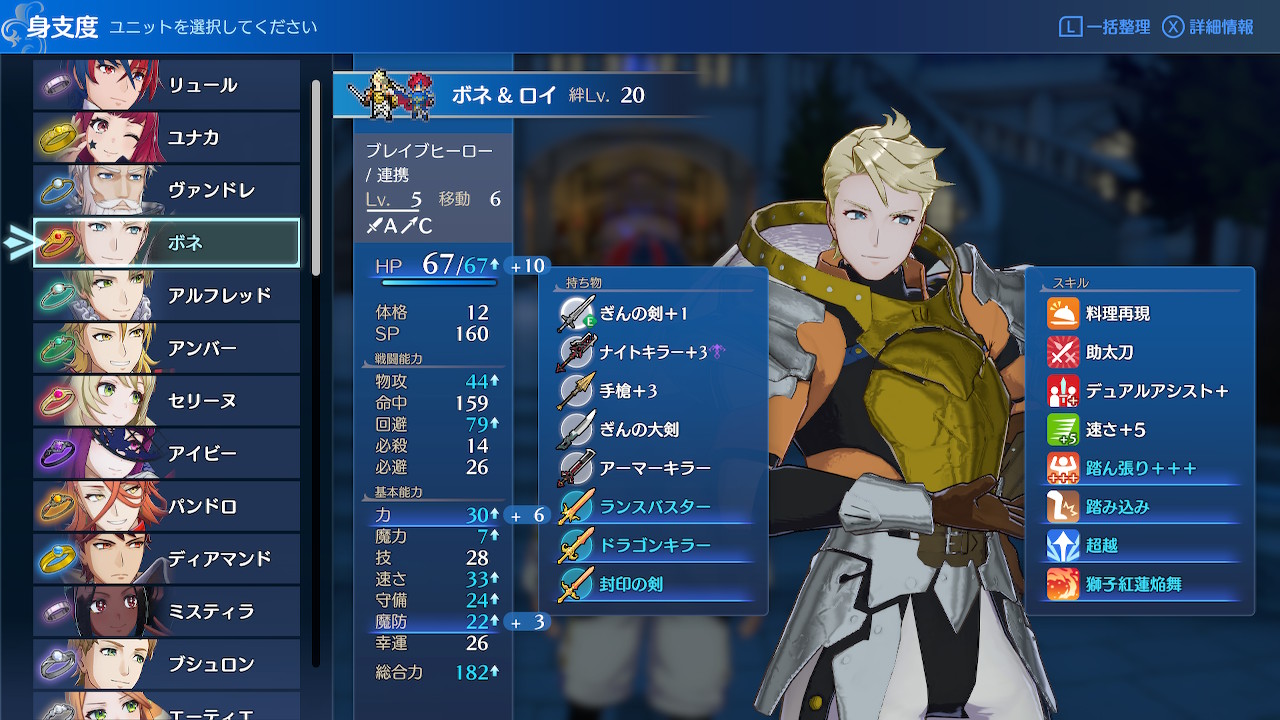Pick the アーマーキラー weapon entry

(x=655, y=468)
